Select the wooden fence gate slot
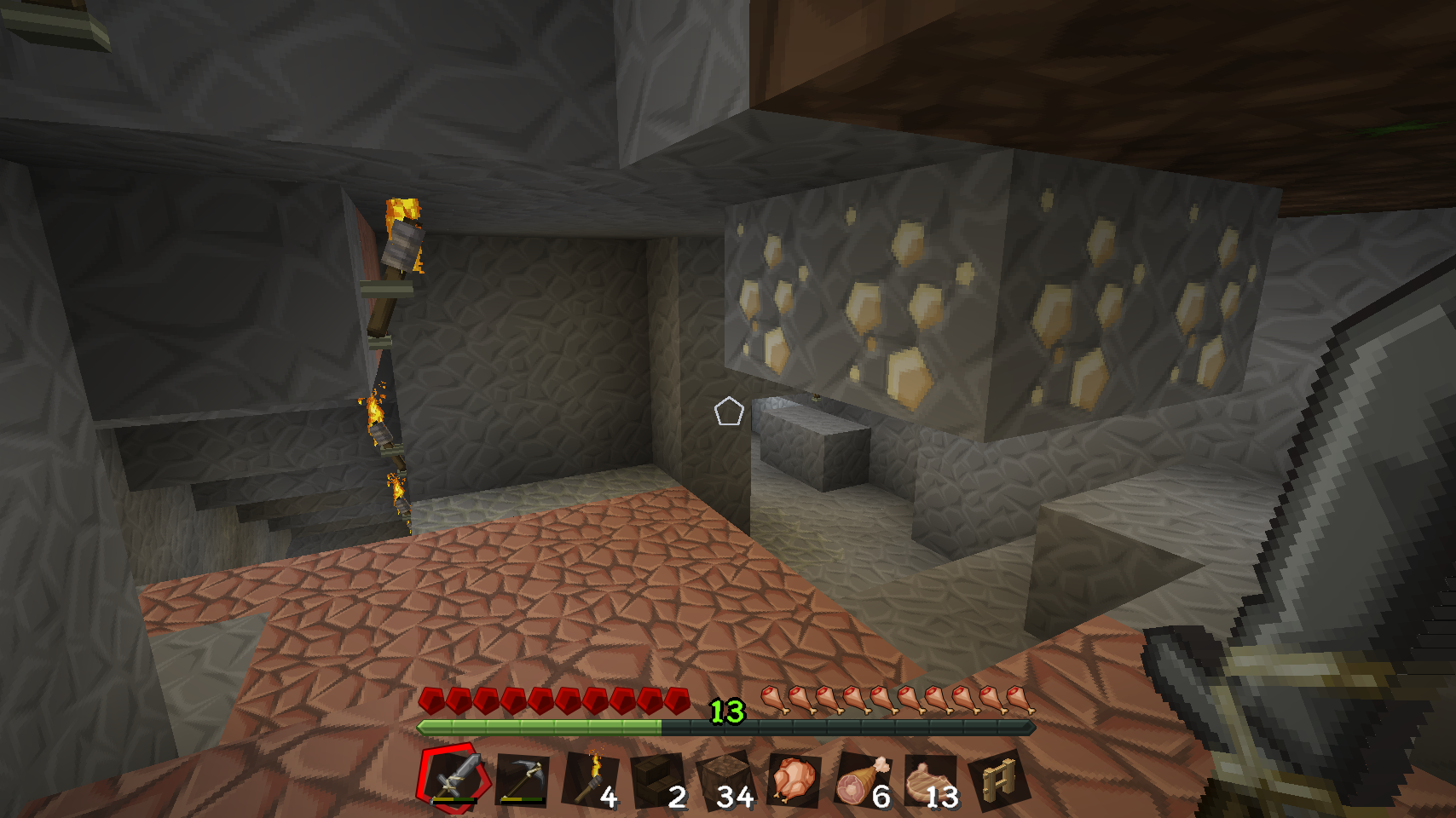The image size is (1456, 818). pos(999,779)
